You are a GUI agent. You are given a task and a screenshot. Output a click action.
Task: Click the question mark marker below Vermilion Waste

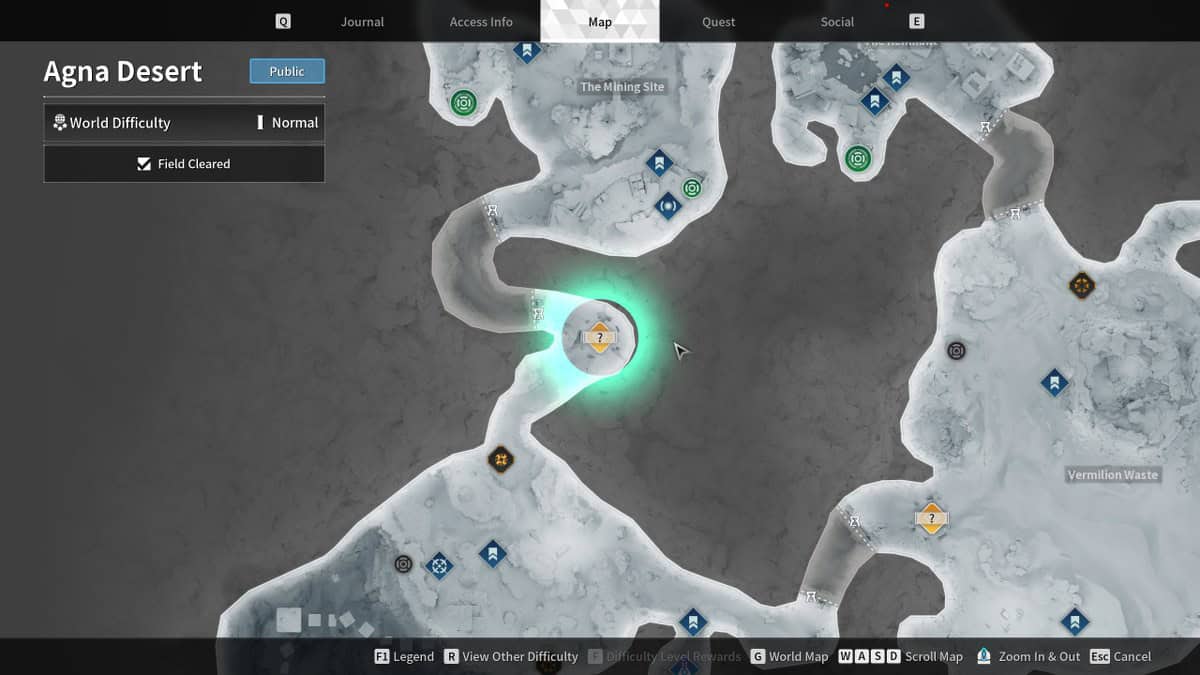[931, 518]
